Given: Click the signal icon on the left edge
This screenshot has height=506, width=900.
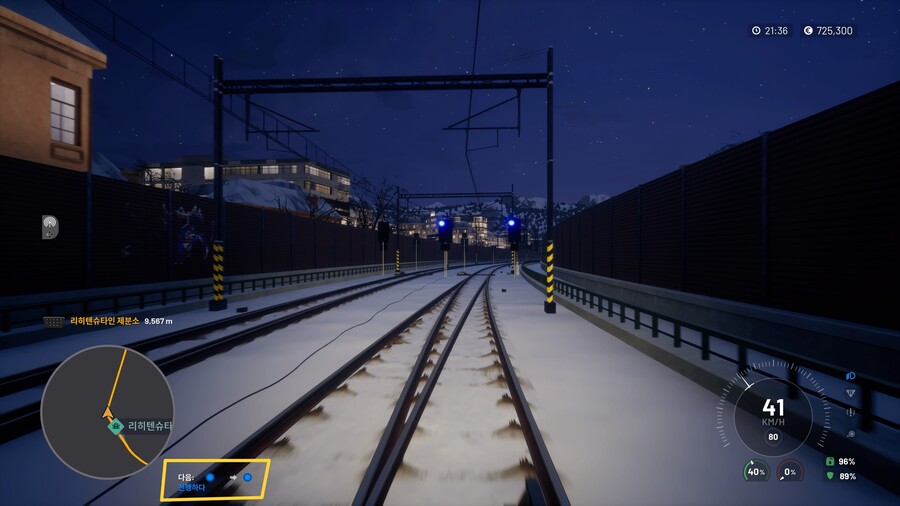Looking at the screenshot, I should [50, 227].
